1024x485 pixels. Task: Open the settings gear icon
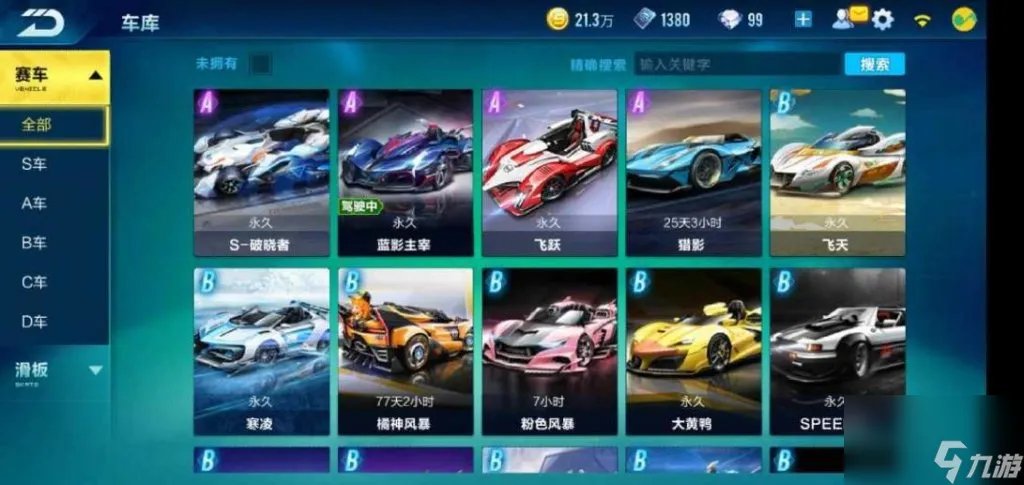[x=882, y=19]
